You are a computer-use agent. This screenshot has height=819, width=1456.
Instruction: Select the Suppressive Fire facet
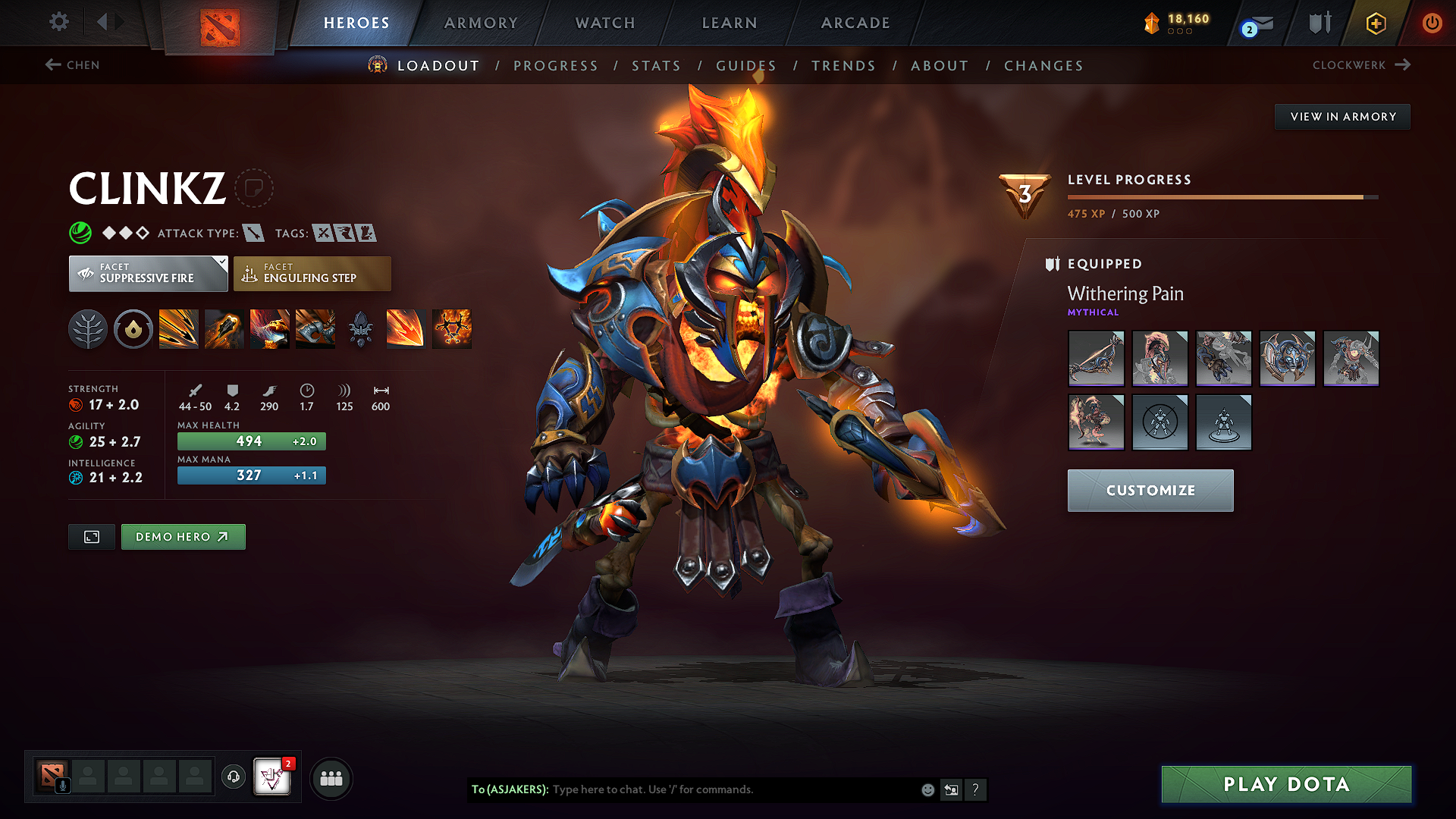(x=148, y=274)
